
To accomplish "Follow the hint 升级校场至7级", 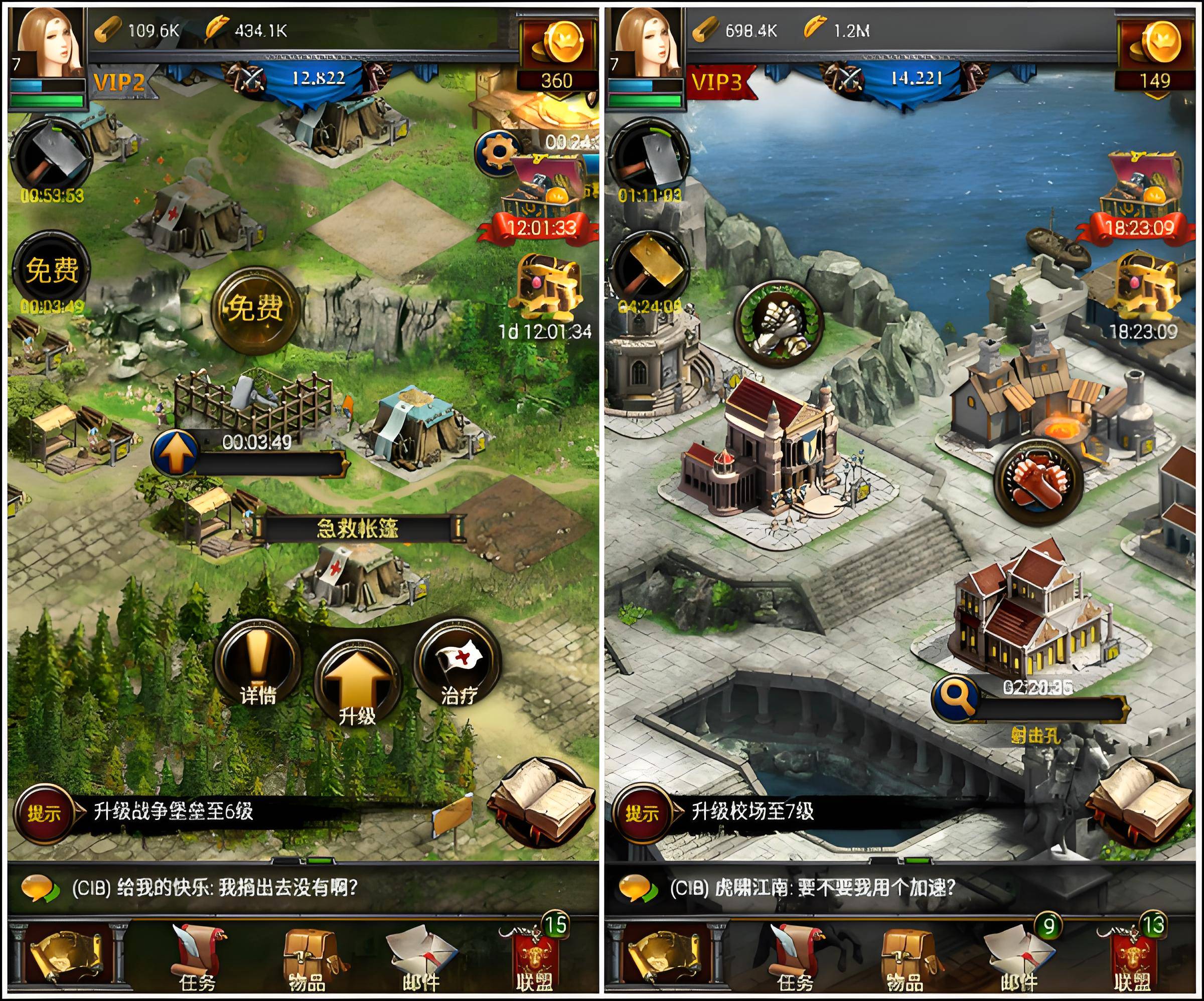I will point(752,812).
